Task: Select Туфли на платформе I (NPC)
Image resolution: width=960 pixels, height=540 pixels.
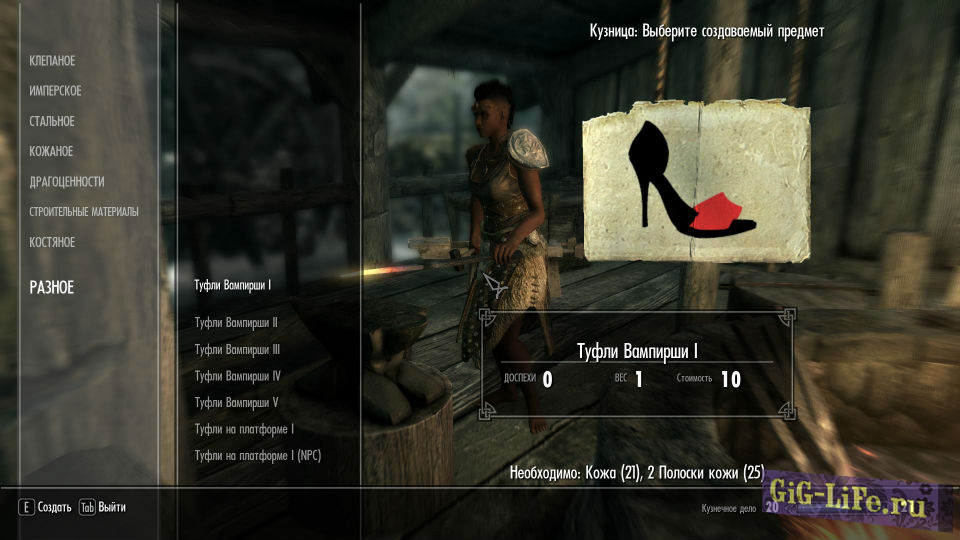Action: click(258, 455)
